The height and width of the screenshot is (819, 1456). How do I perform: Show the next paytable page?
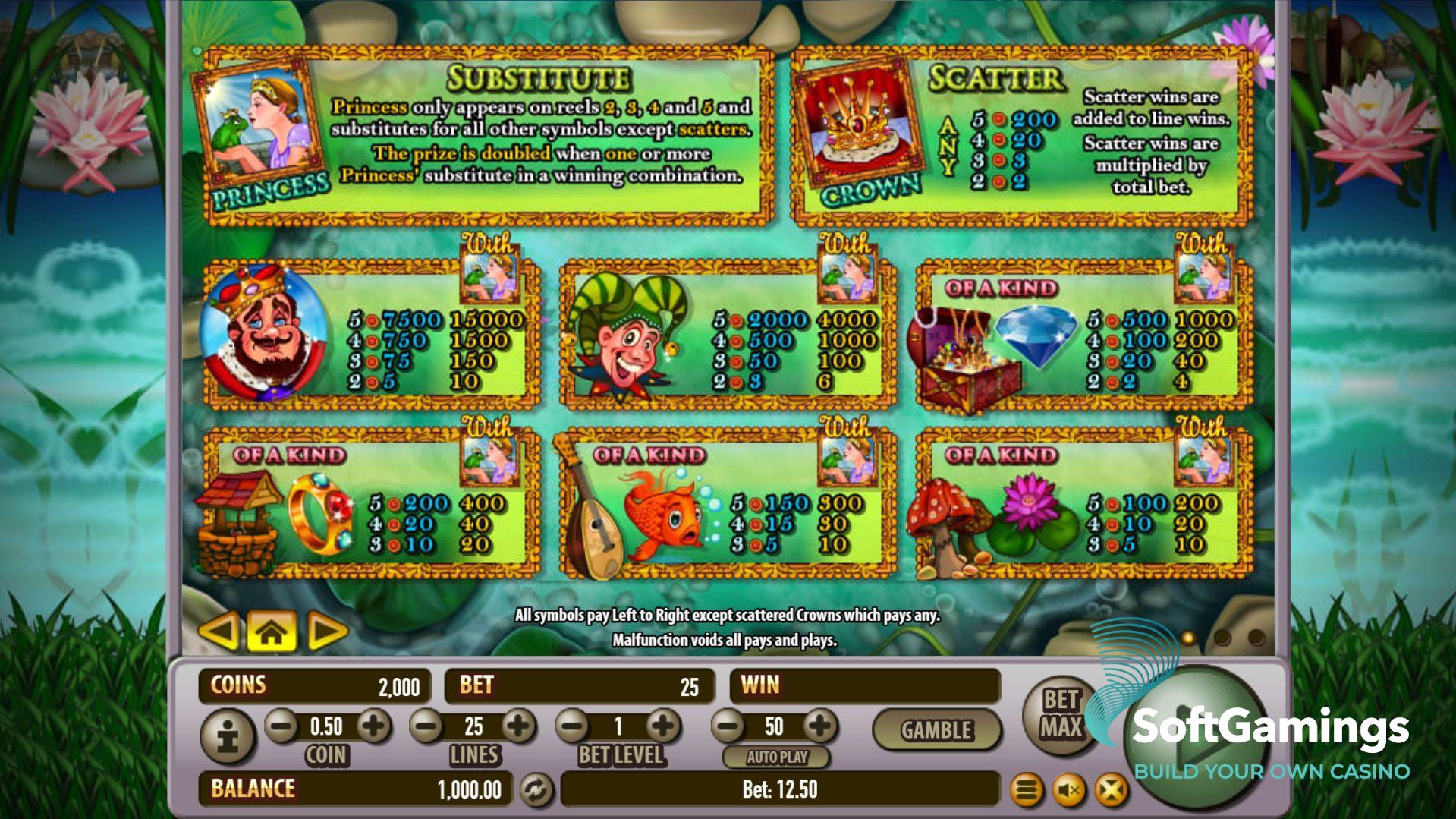[327, 632]
